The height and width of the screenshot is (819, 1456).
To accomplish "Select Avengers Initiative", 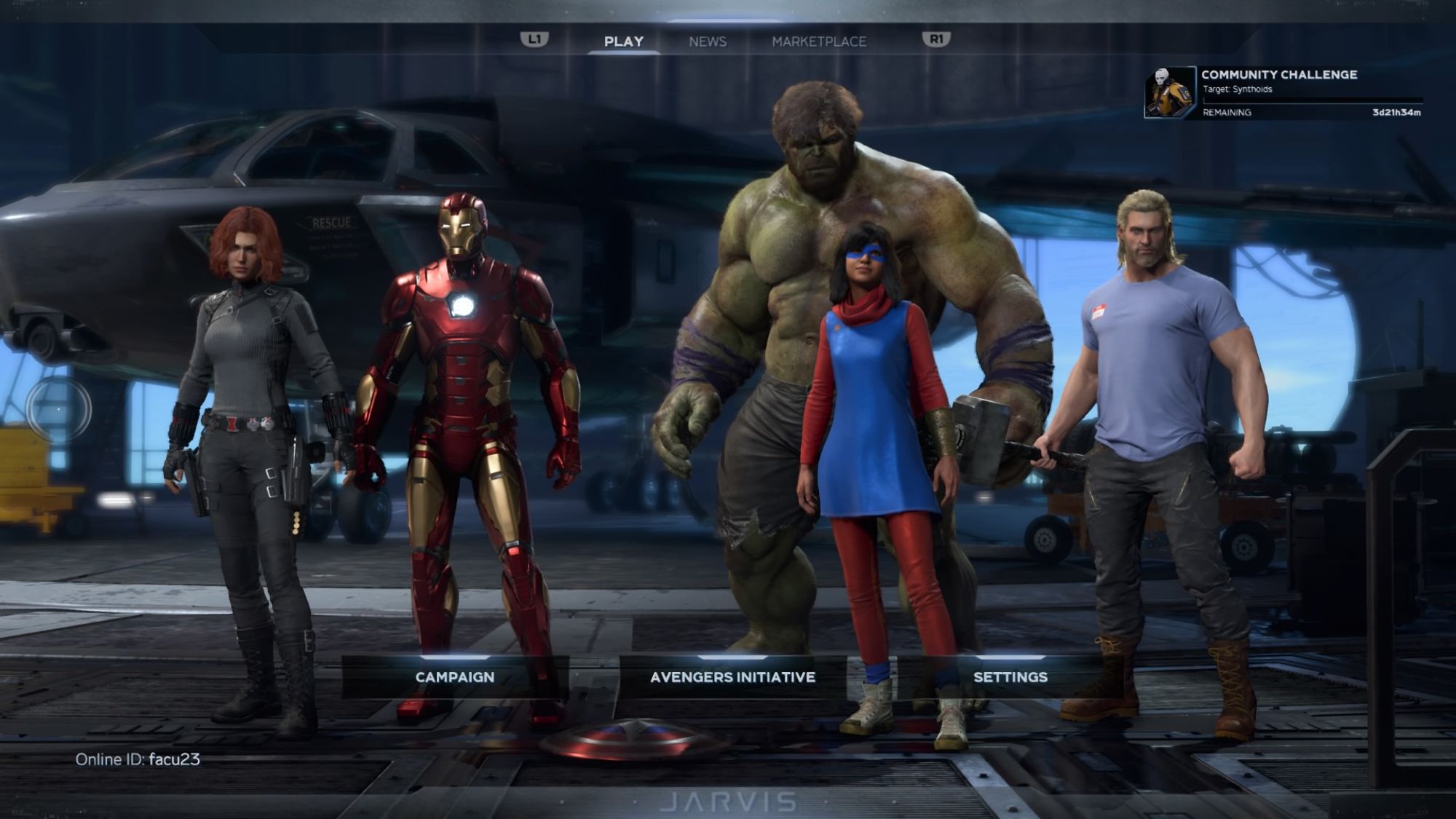I will click(732, 677).
